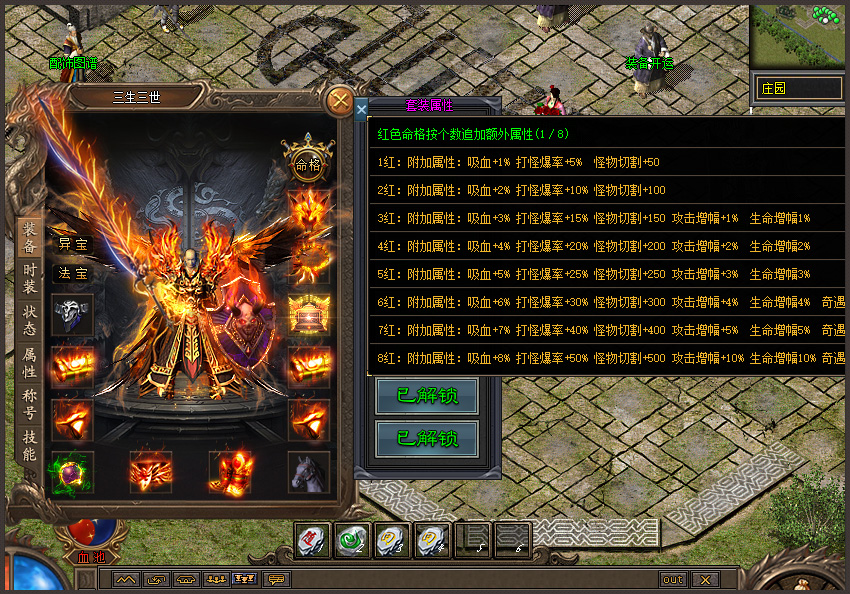Click the out button on bottom bar

673,580
